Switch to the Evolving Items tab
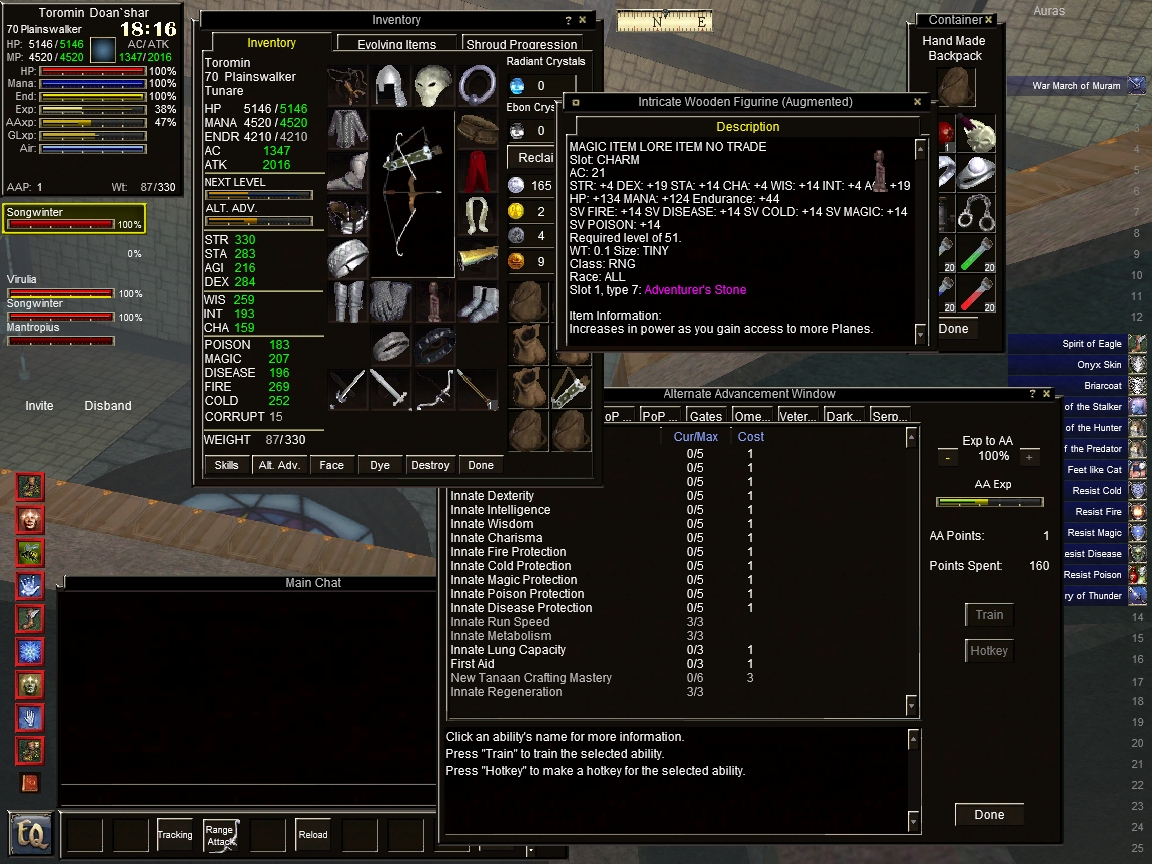The height and width of the screenshot is (864, 1152). point(397,44)
